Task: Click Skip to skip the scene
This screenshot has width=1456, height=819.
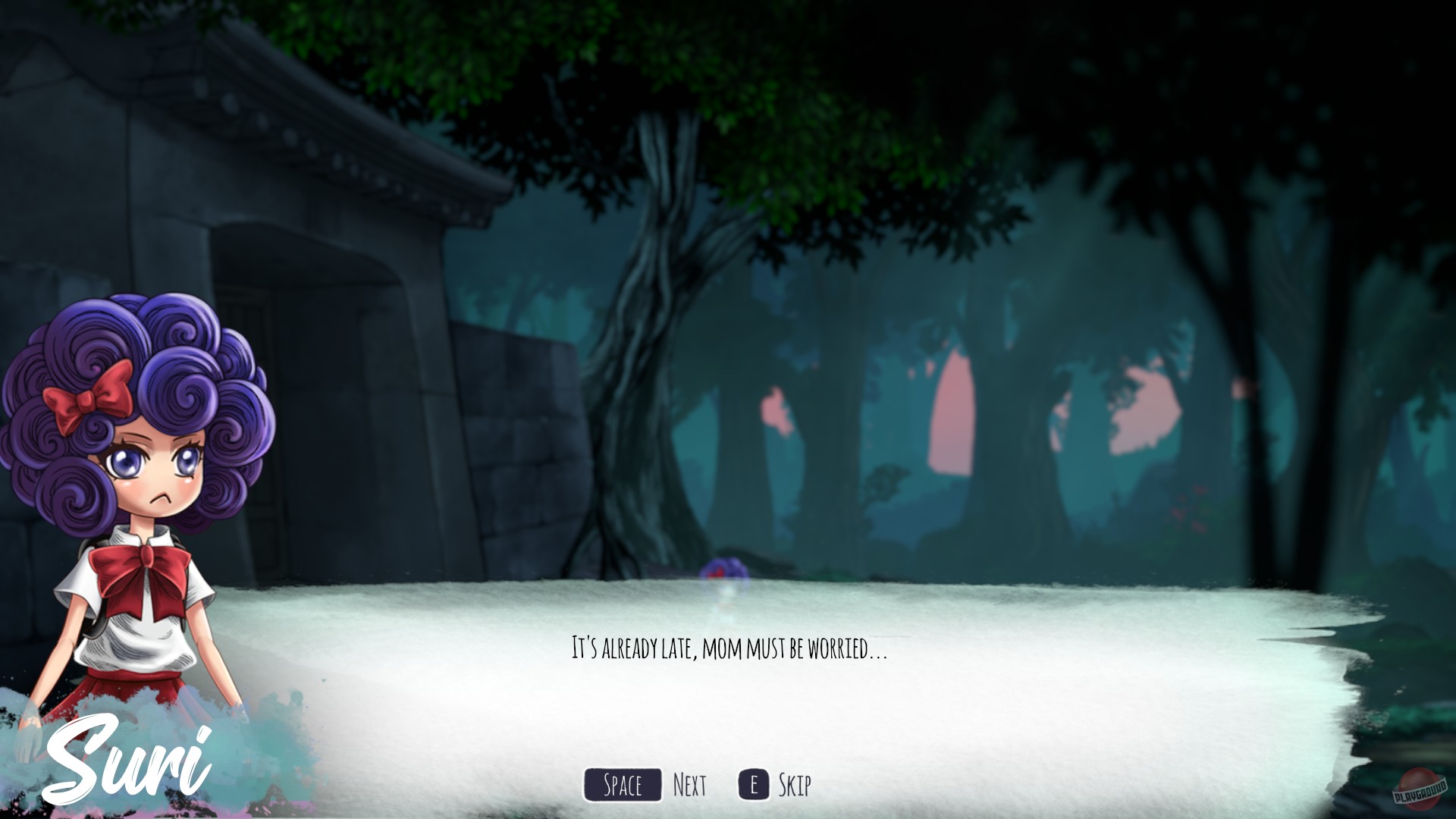Action: click(796, 786)
